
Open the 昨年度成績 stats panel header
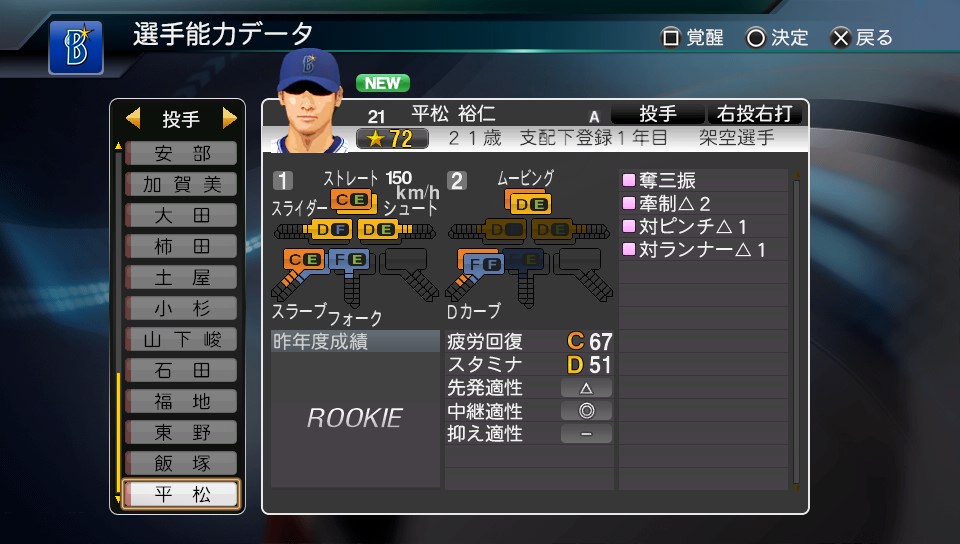[355, 341]
